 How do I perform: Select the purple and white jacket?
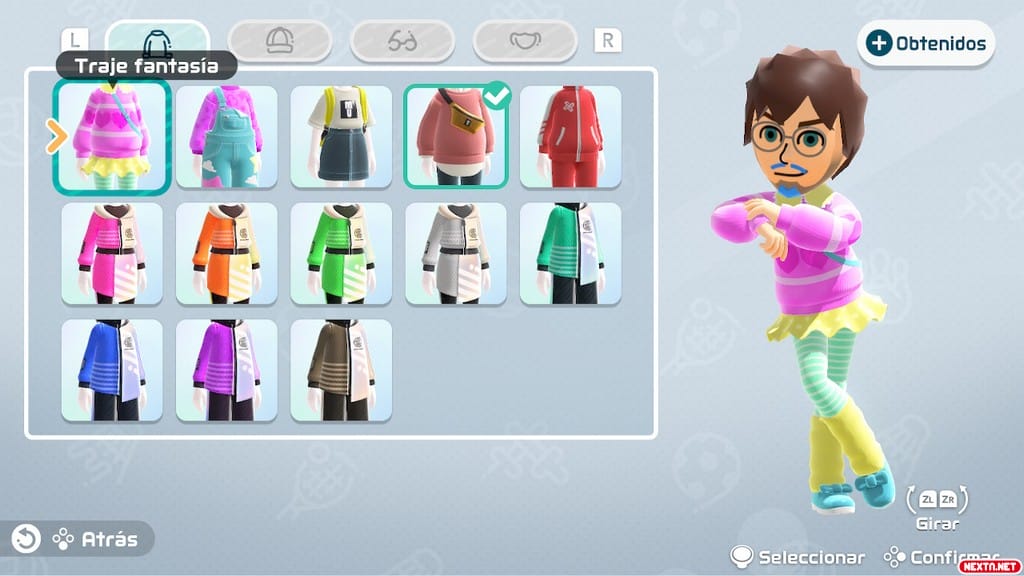click(x=226, y=371)
